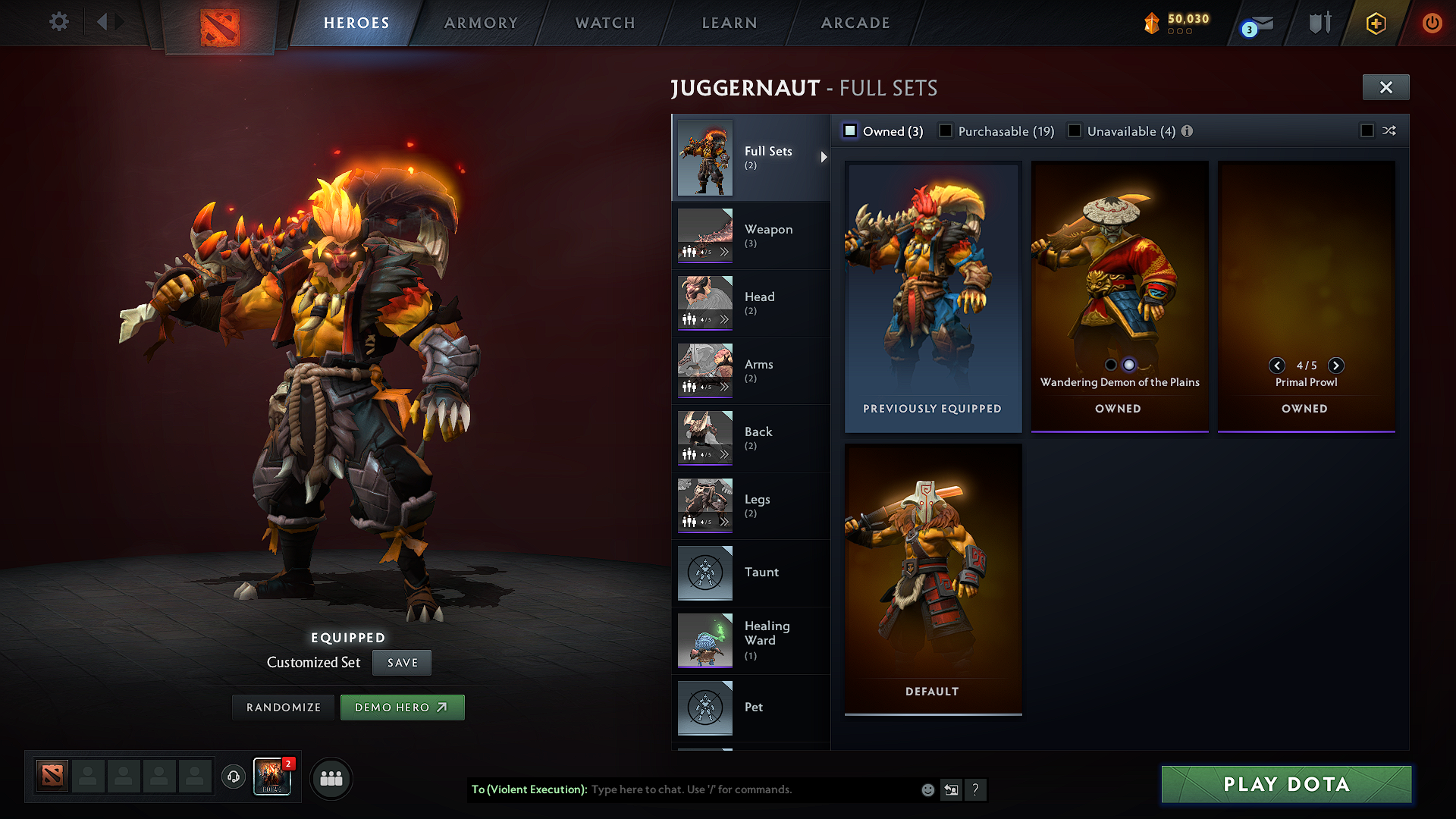Enable the Purchasable (19) filter
Screen dimensions: 1456x819
[945, 130]
